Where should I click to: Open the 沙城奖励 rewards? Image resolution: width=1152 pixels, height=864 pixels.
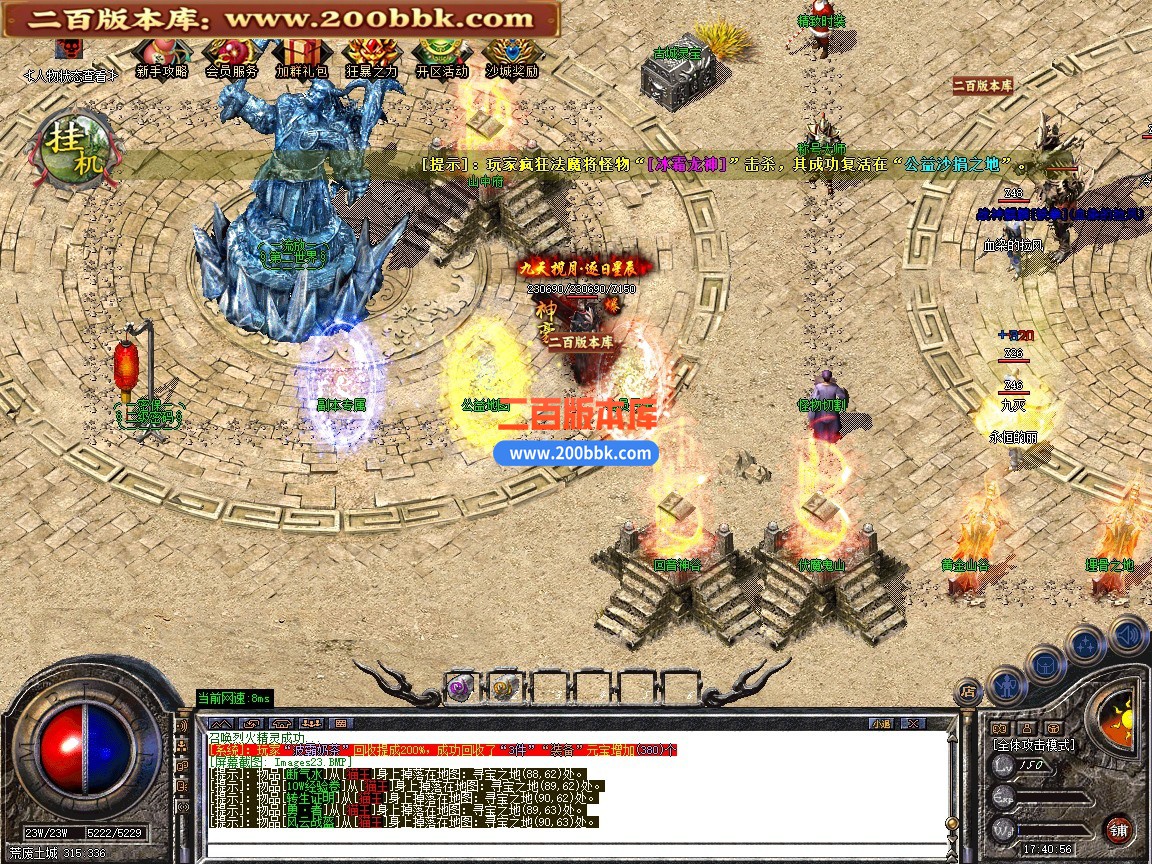coord(512,53)
